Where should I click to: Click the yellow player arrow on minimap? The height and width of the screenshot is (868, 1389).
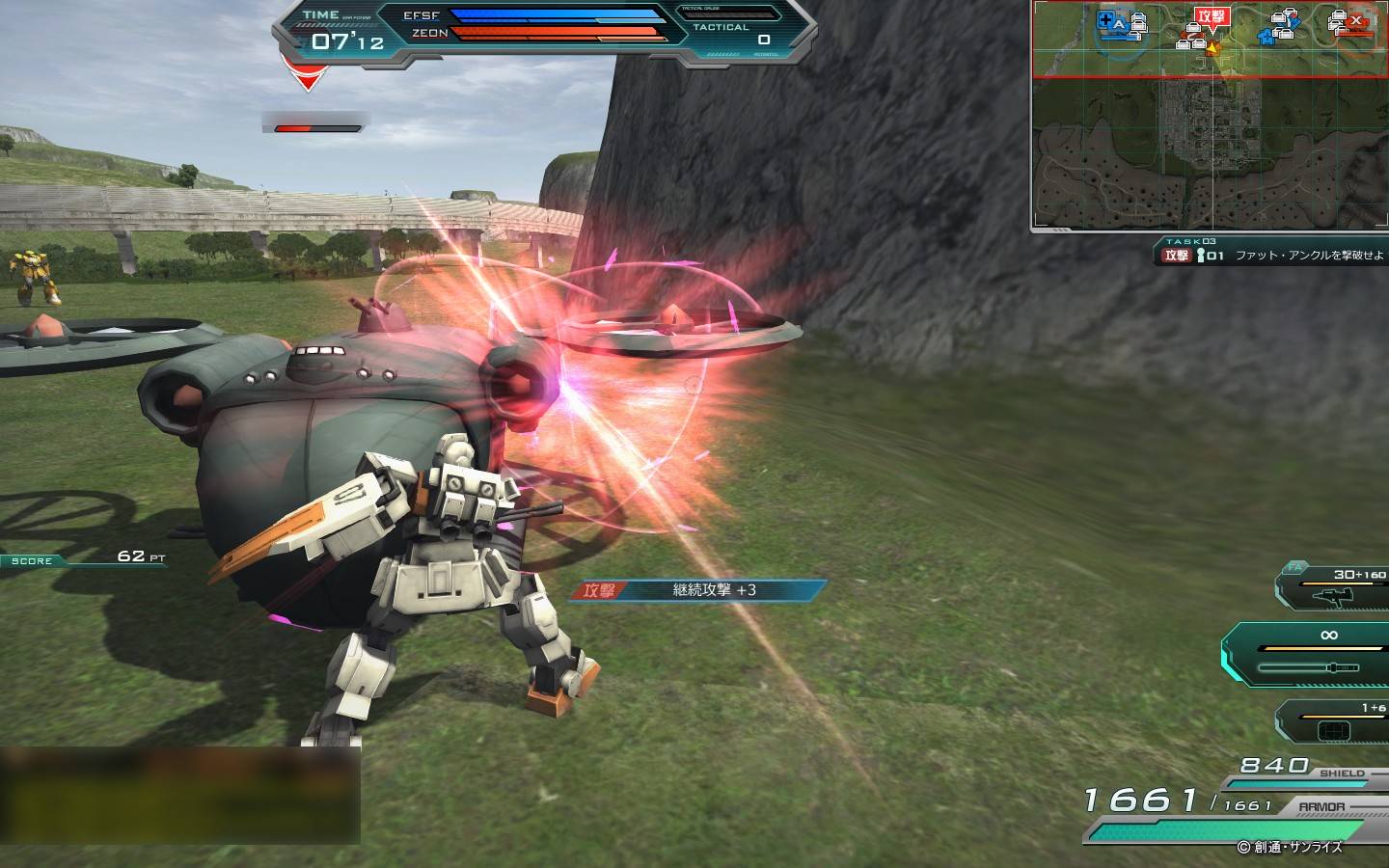click(1212, 47)
